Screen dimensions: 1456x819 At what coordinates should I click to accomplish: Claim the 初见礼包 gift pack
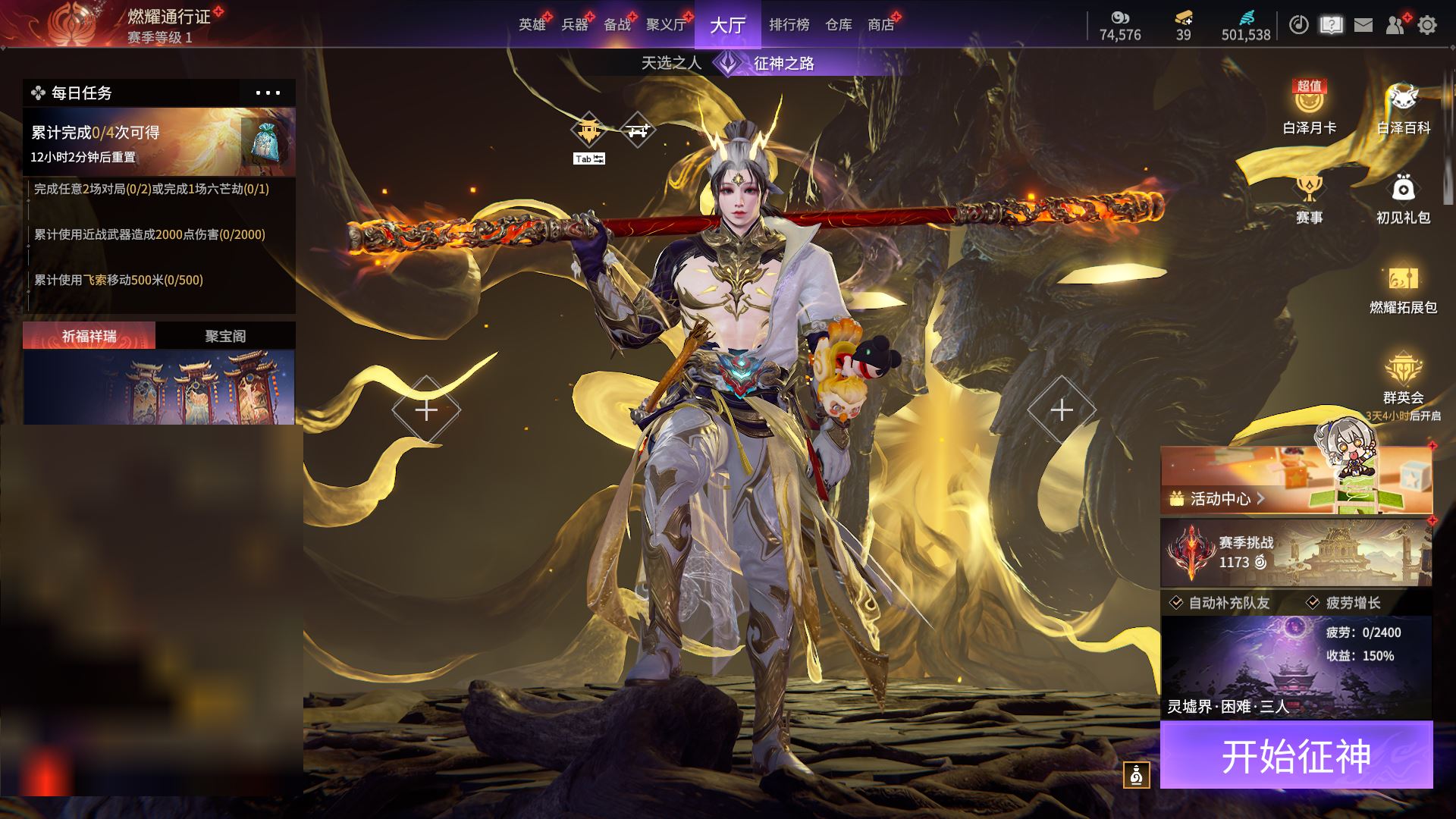(1403, 199)
